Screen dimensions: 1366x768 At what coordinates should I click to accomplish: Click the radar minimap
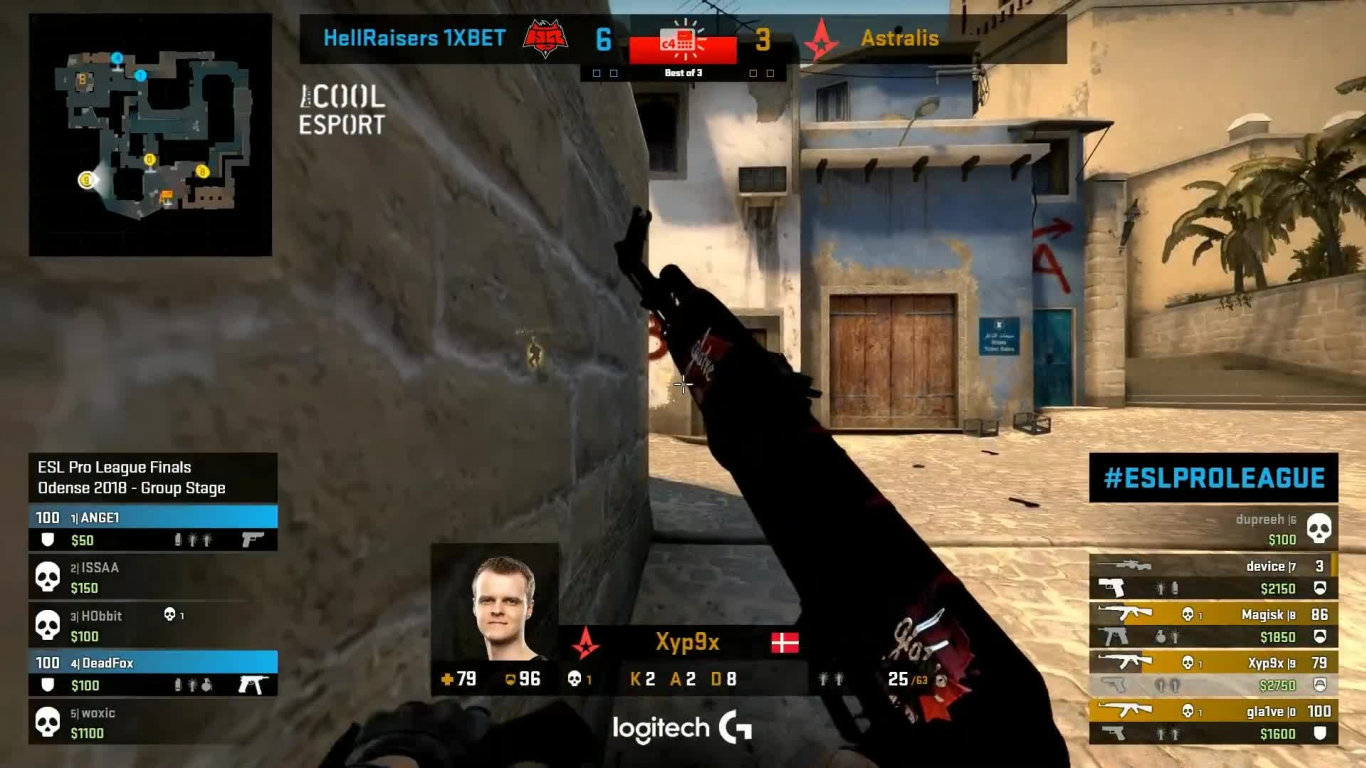pyautogui.click(x=150, y=135)
